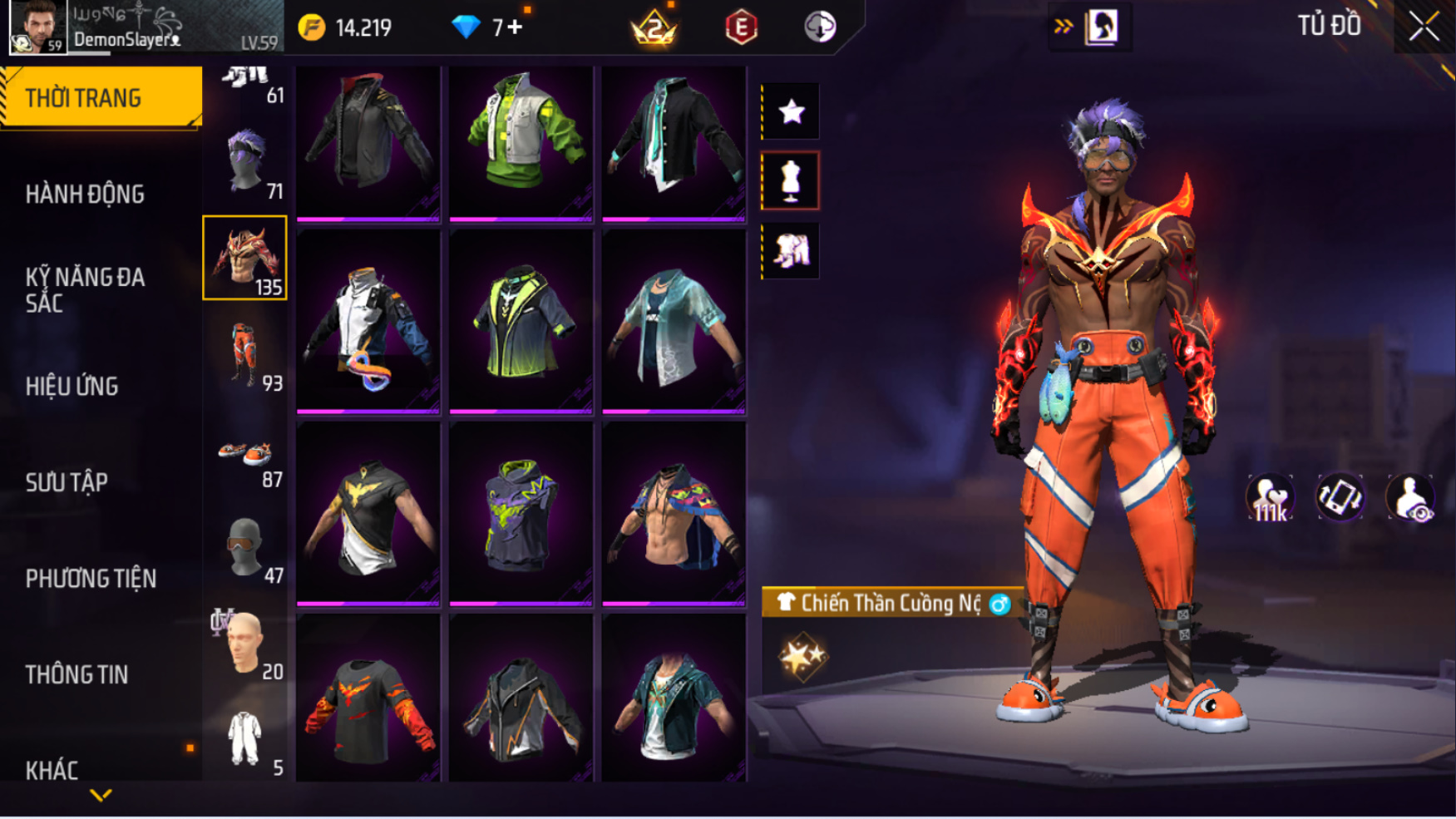Open the Sưu Tập tab
Viewport: 1456px width, 819px height.
point(67,482)
